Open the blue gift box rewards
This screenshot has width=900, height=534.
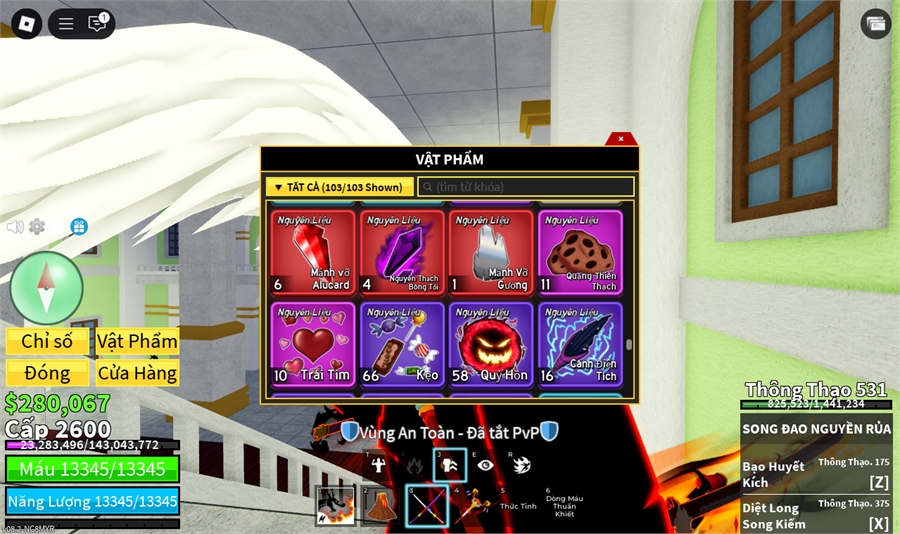pos(79,227)
